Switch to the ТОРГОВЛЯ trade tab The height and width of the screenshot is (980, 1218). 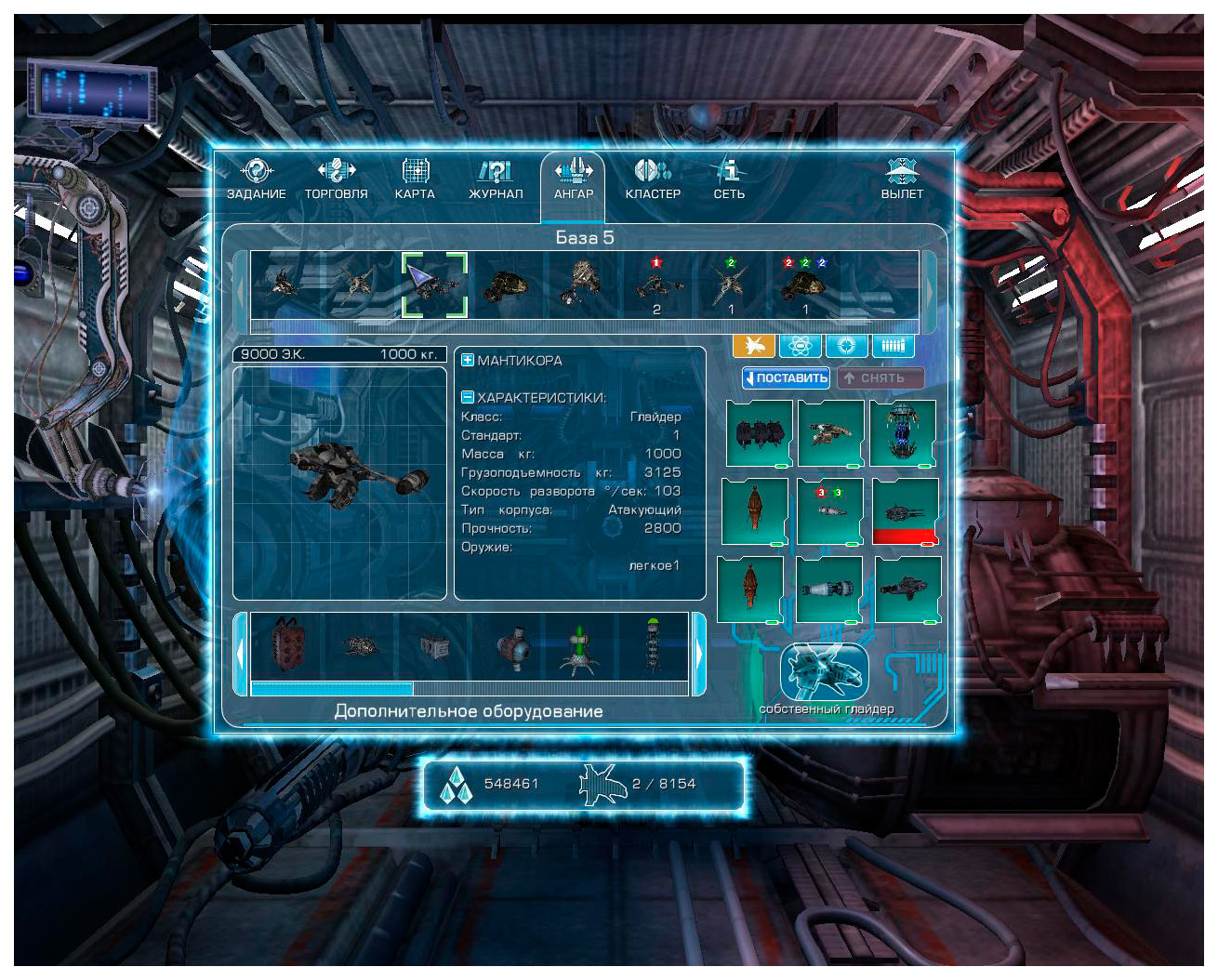[x=336, y=179]
